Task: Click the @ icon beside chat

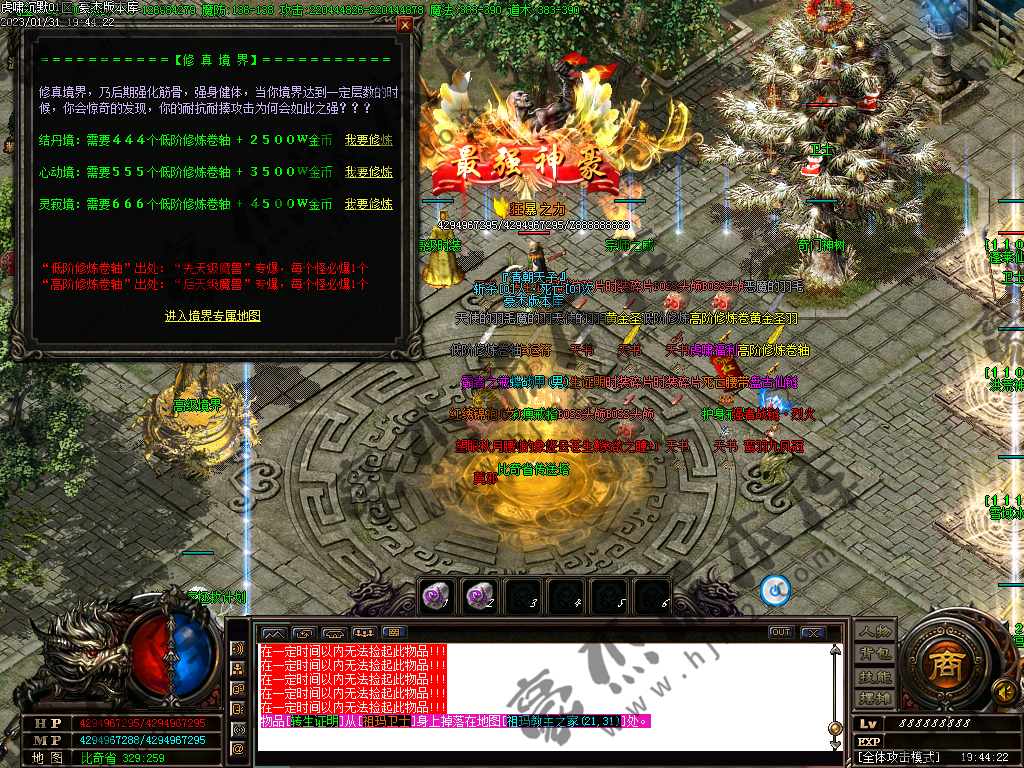Action: click(238, 748)
